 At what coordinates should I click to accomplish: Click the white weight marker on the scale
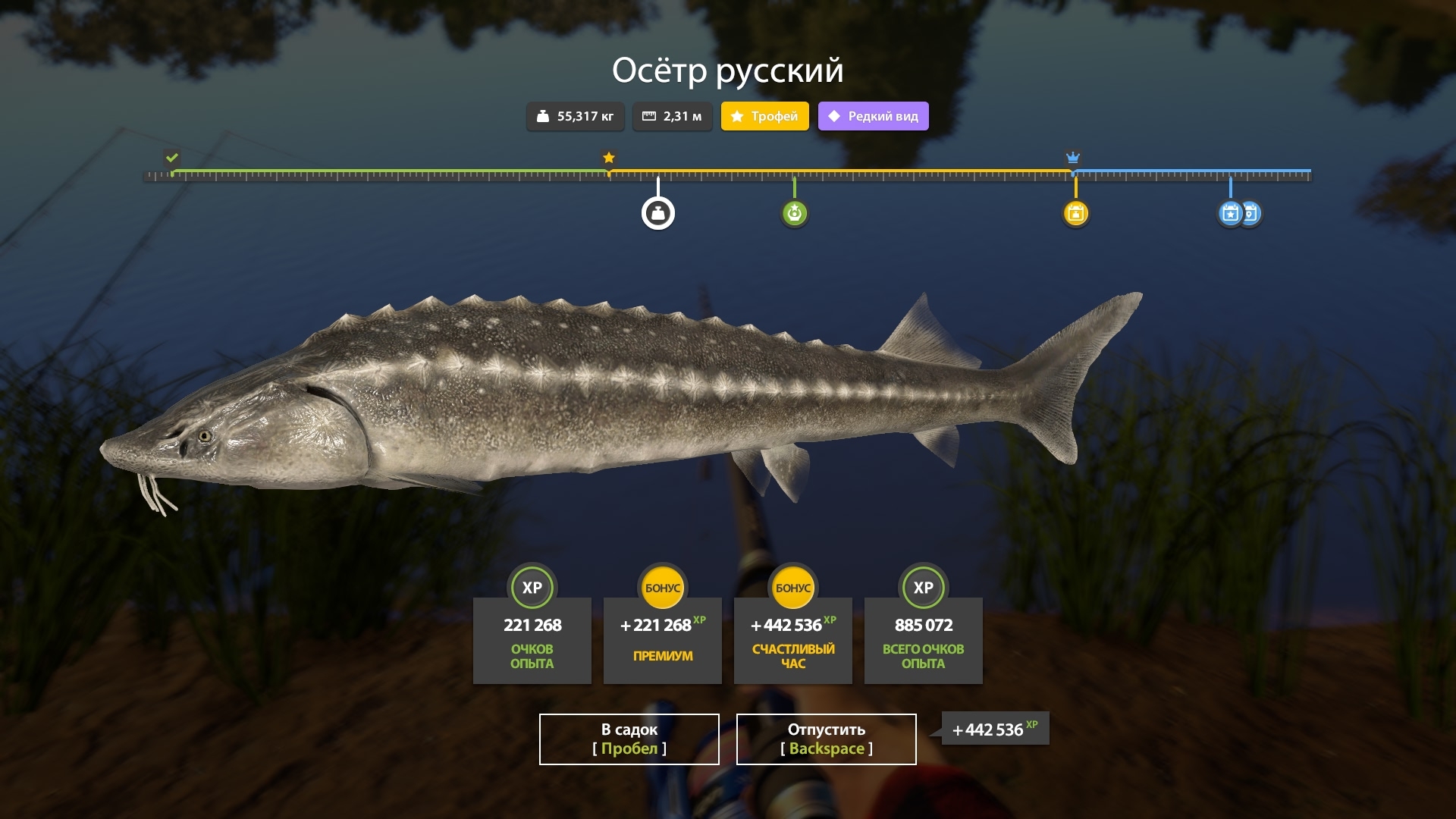click(x=658, y=214)
